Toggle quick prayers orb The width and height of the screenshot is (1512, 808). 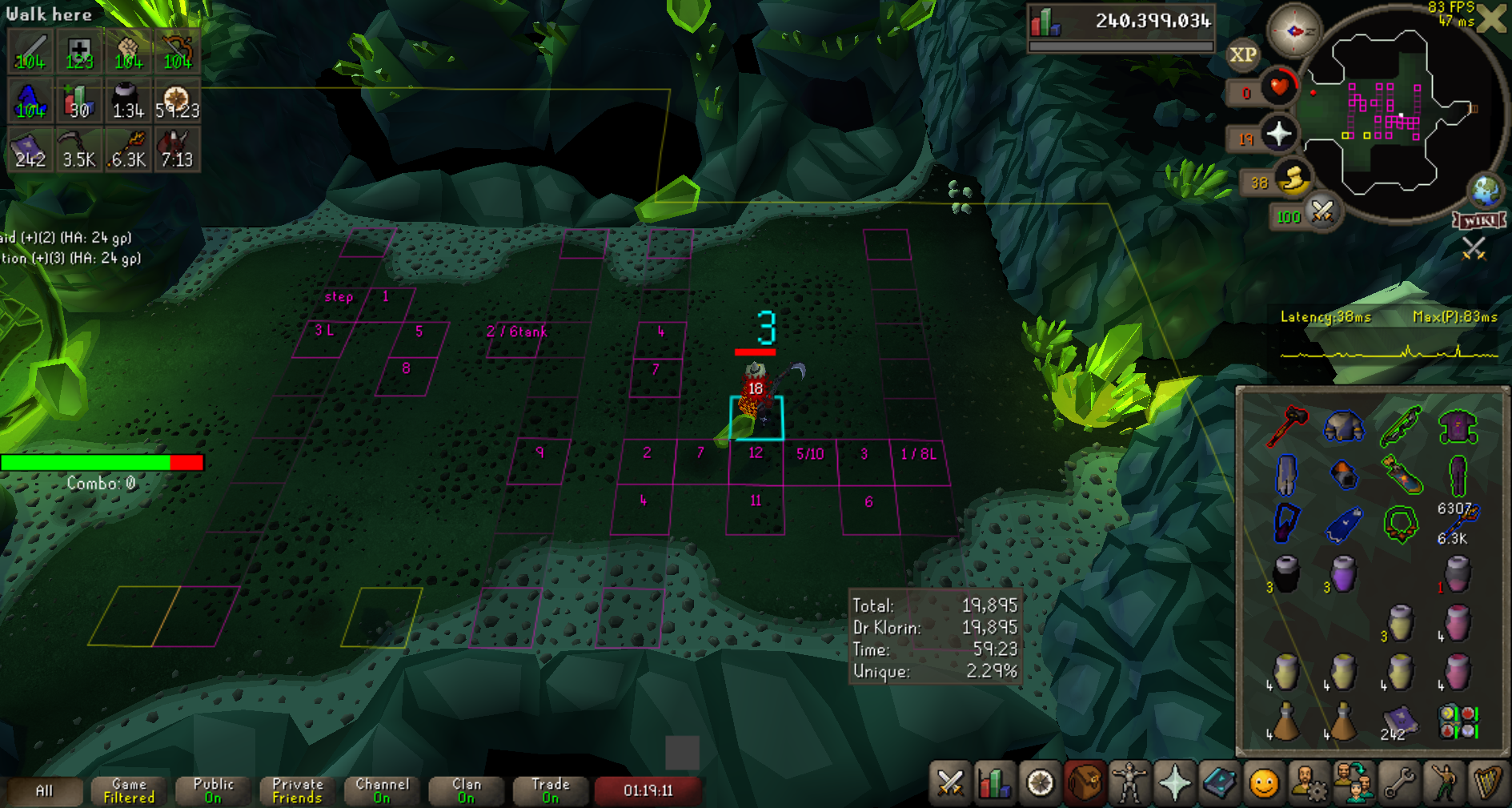(x=1278, y=135)
